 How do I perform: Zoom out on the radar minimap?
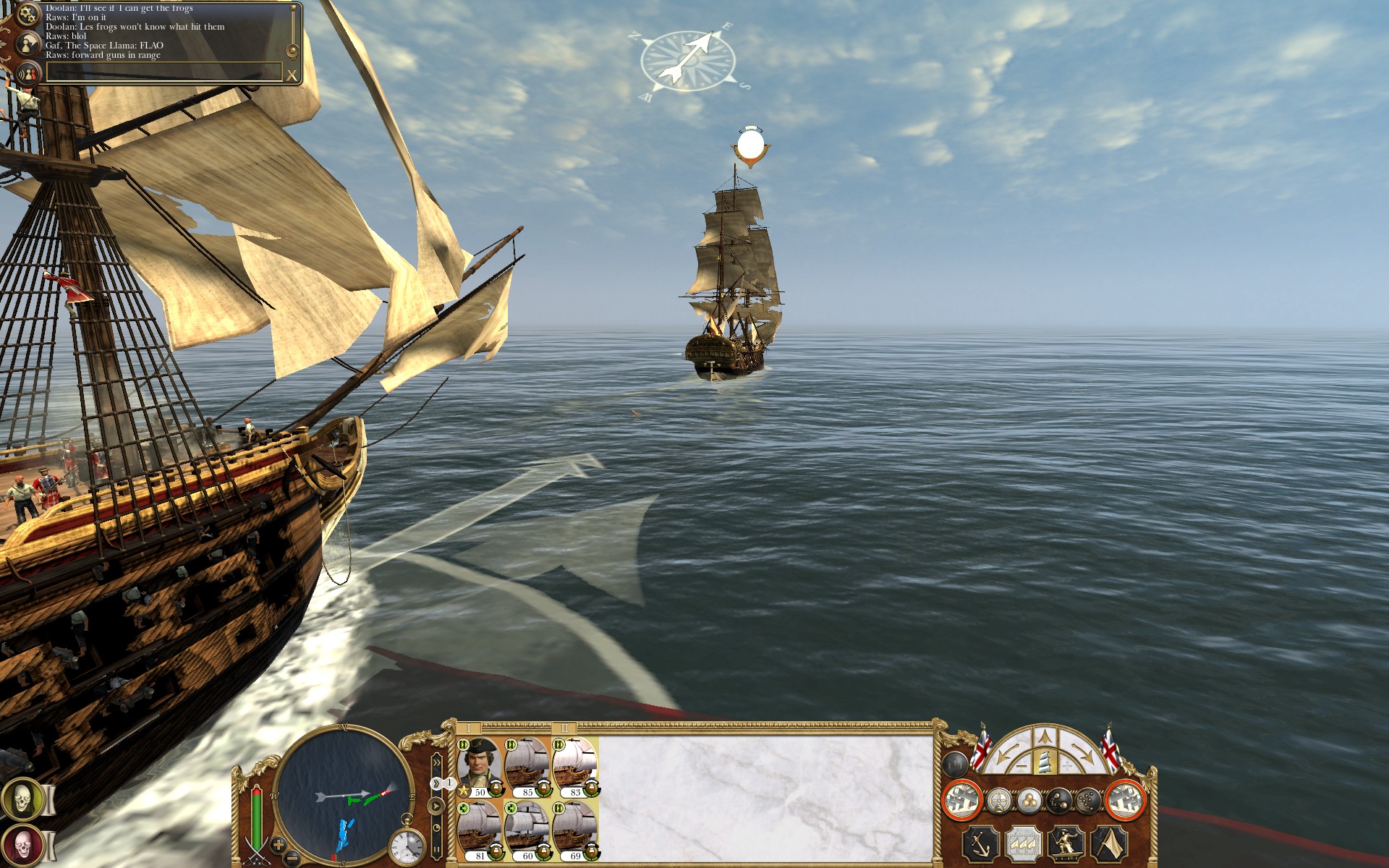pos(292,859)
